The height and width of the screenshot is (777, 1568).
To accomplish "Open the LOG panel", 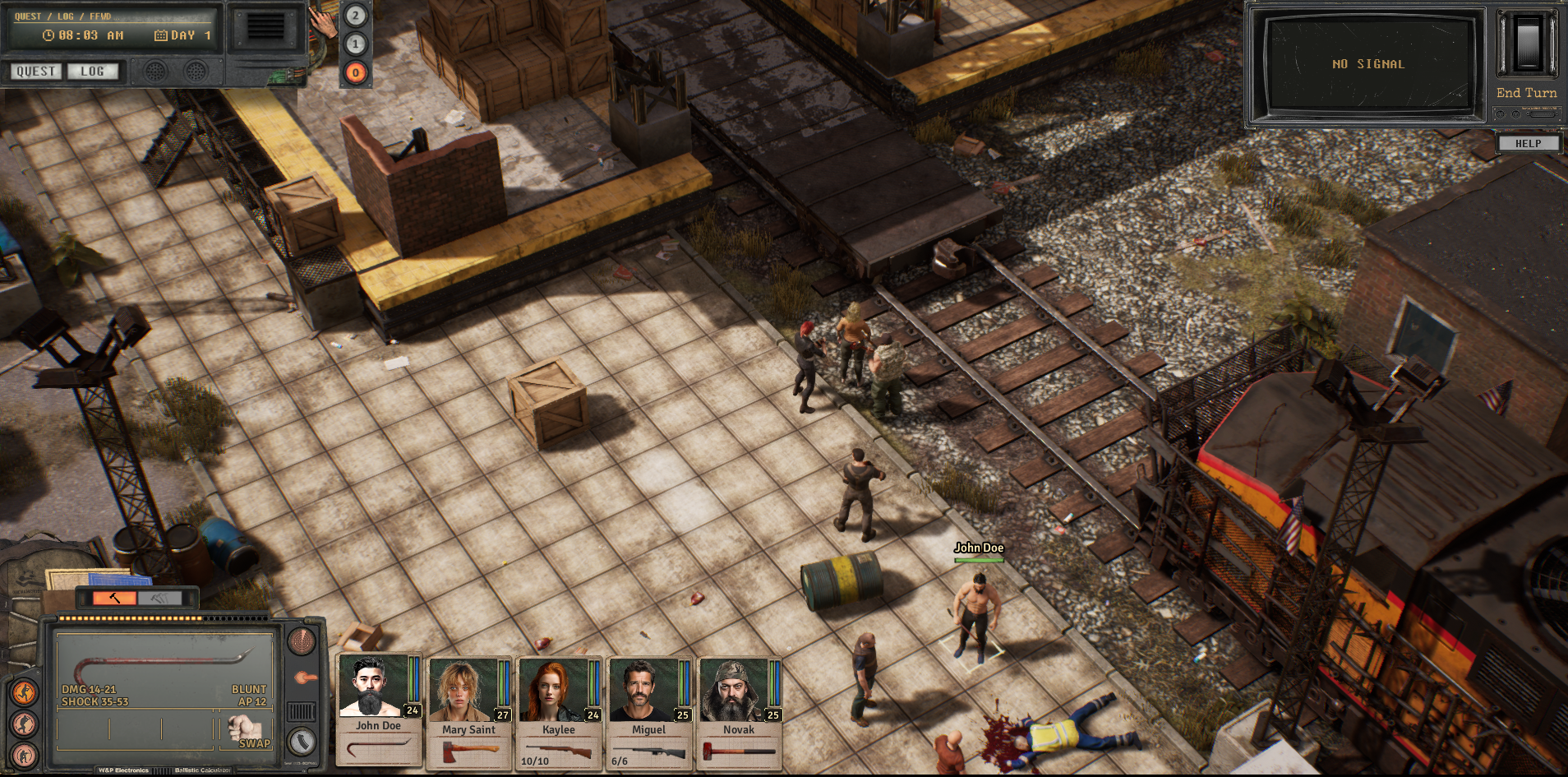I will (x=92, y=72).
